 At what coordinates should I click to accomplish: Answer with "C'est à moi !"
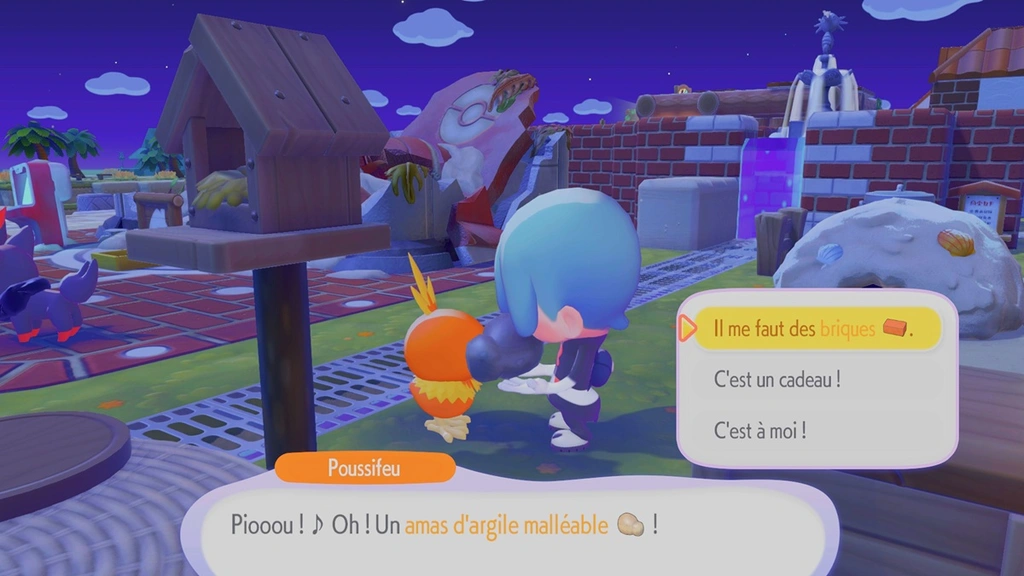760,430
